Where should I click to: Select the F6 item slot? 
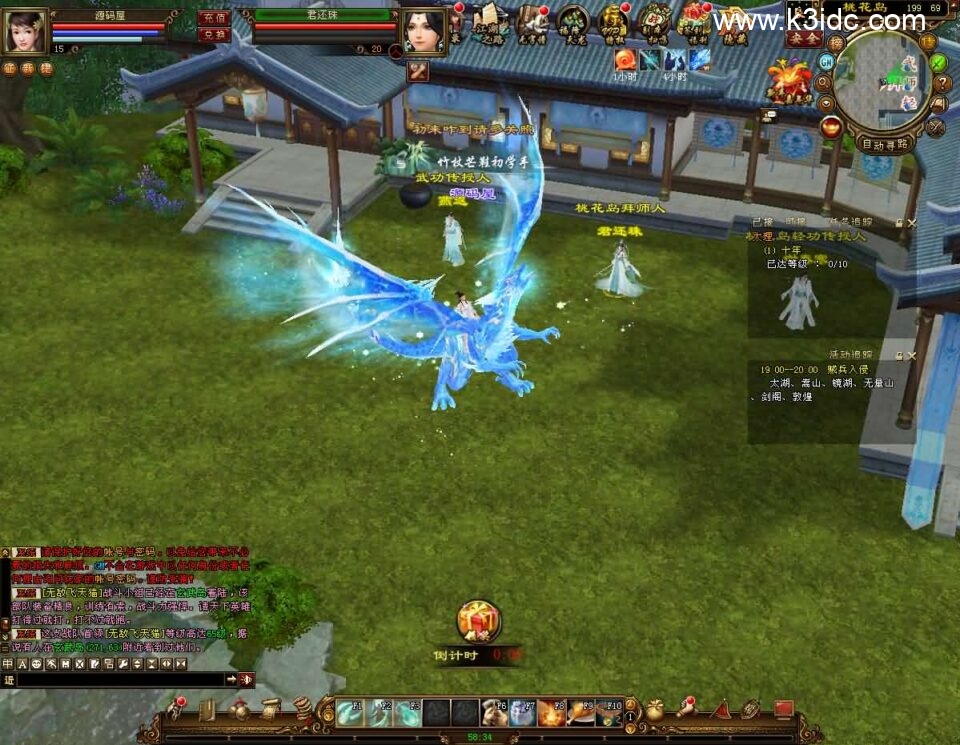click(494, 712)
